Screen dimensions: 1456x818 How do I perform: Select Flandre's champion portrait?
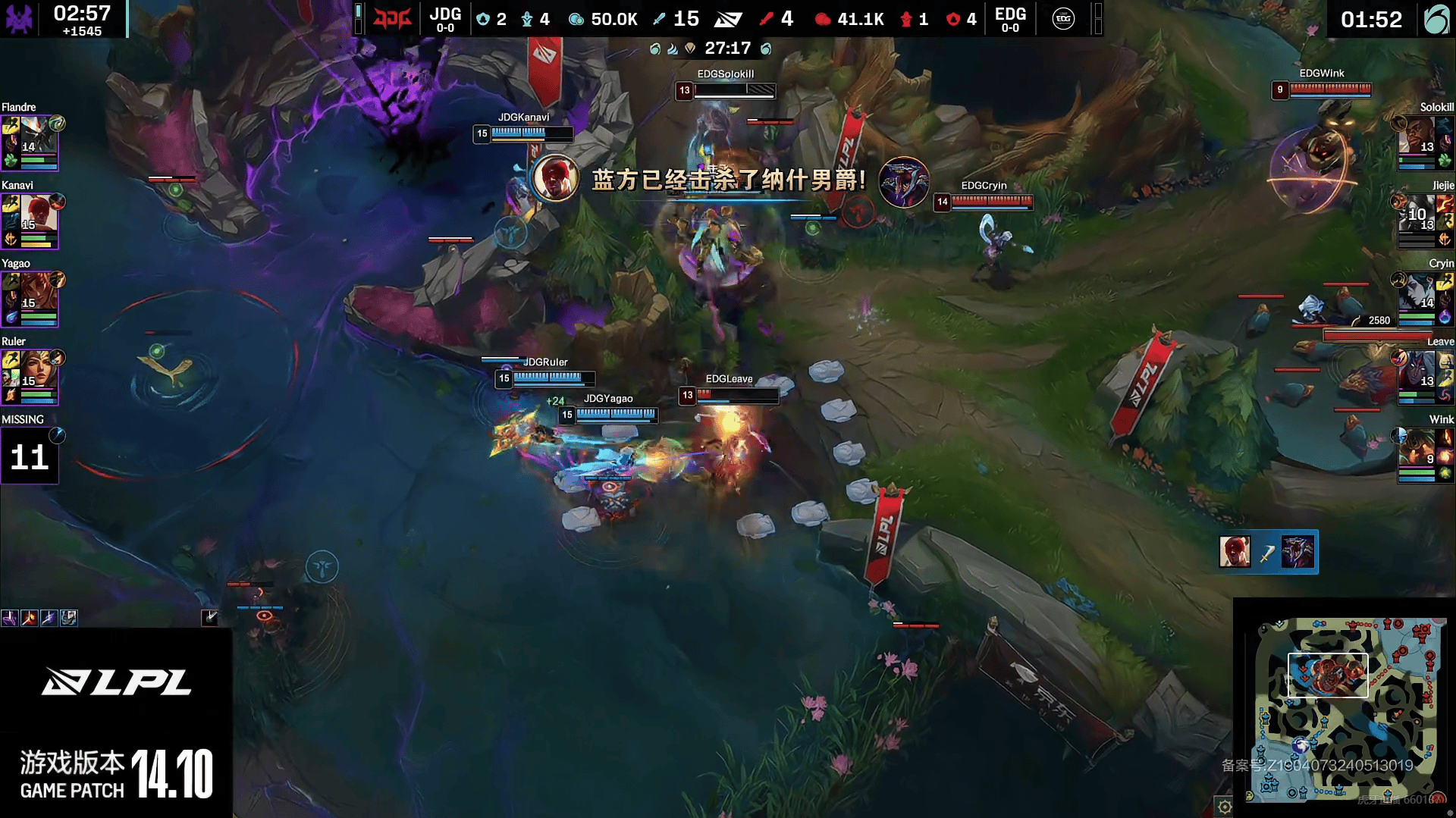point(38,135)
